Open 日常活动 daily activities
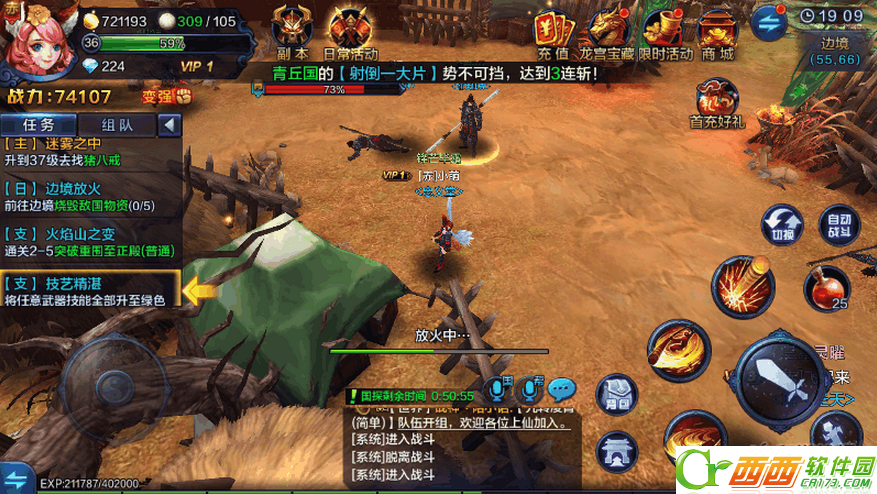The image size is (877, 494). (x=350, y=28)
